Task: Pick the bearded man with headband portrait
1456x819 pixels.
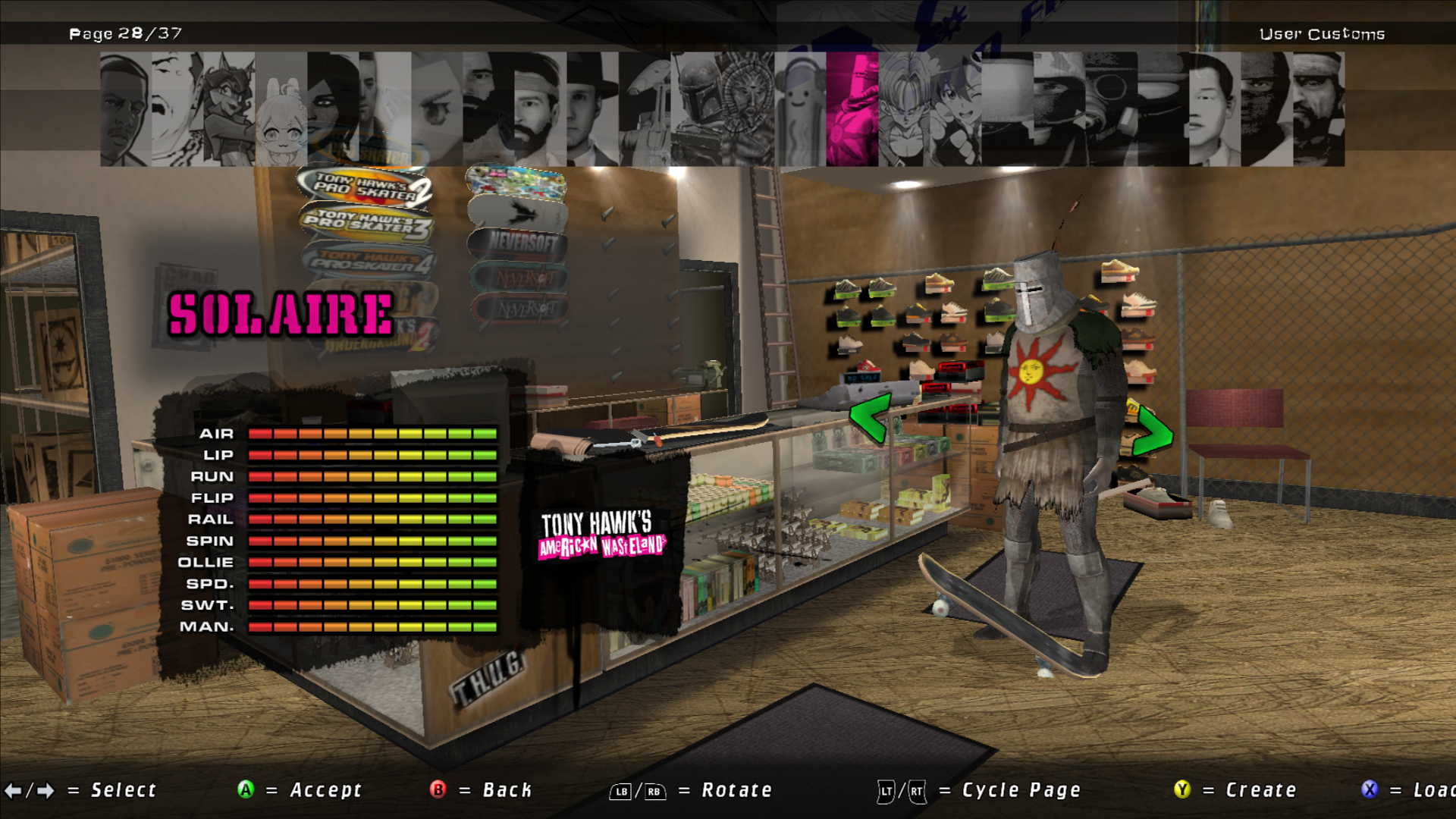Action: point(540,109)
